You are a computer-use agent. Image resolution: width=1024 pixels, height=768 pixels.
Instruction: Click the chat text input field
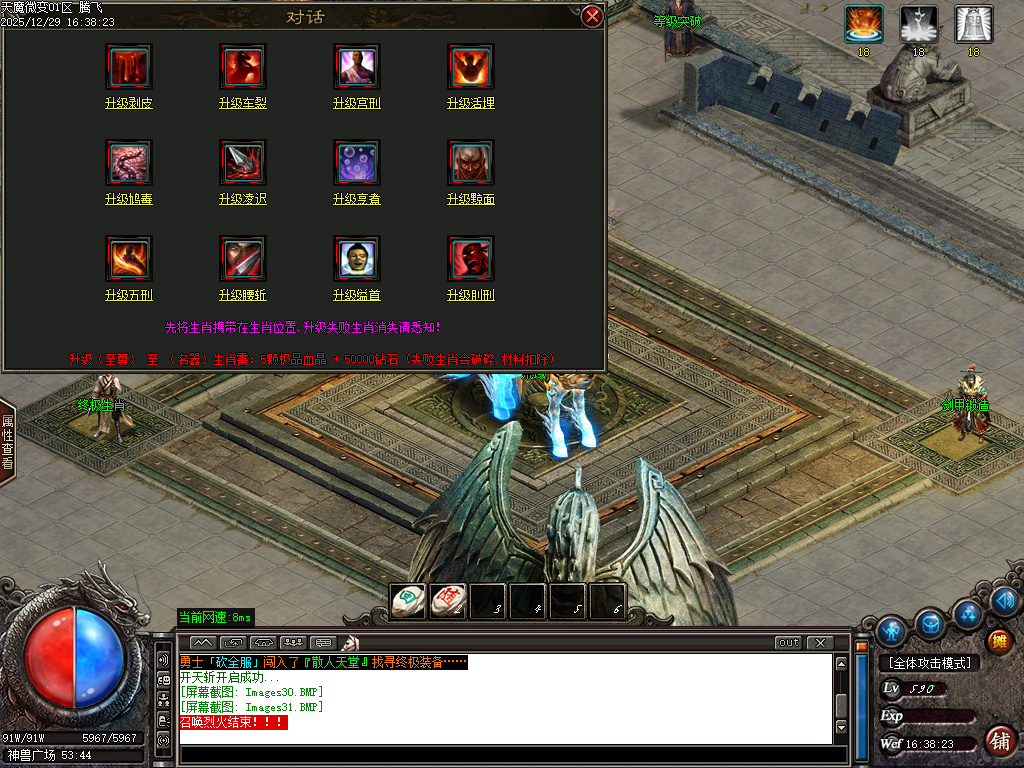coord(505,755)
